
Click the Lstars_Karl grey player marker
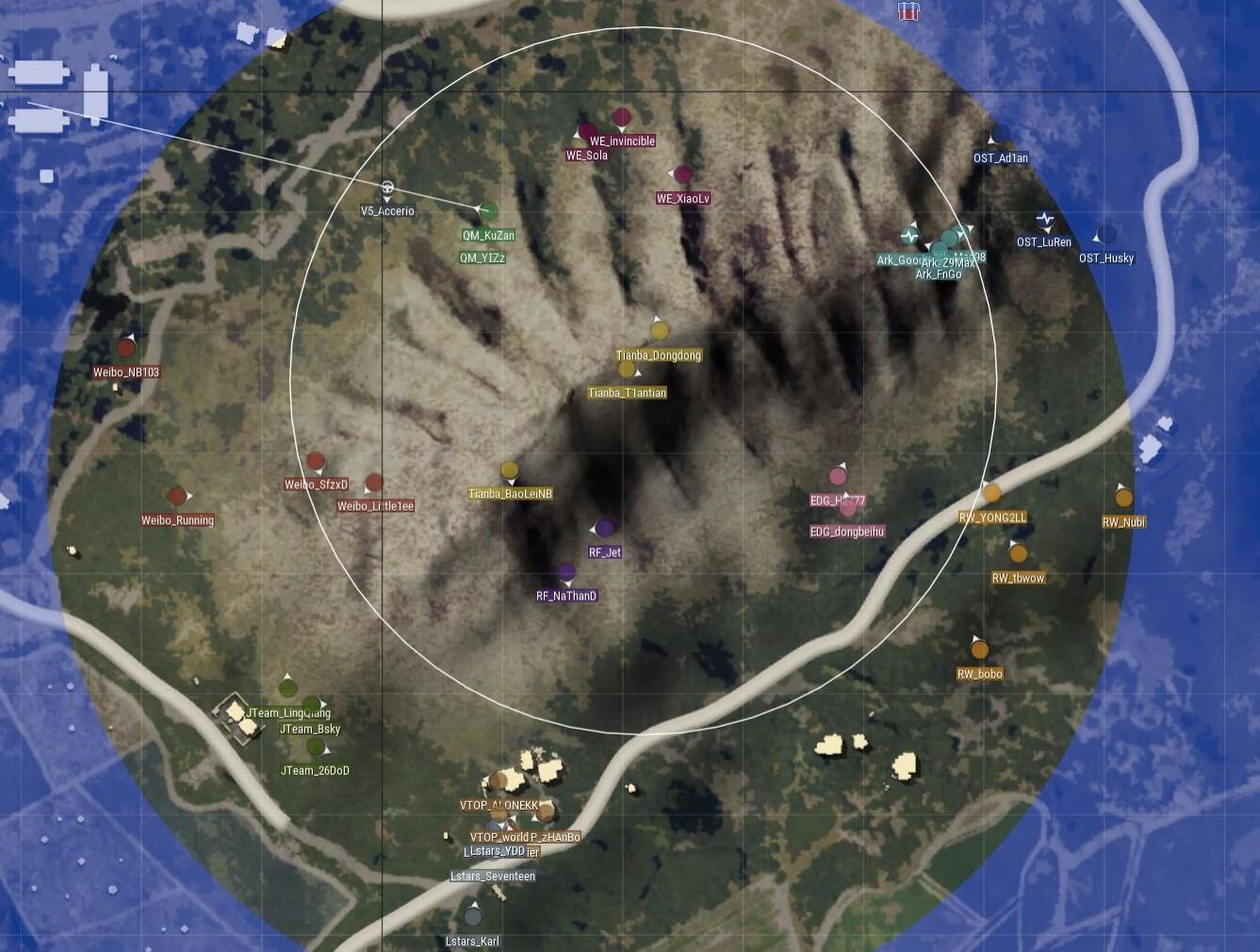[474, 915]
